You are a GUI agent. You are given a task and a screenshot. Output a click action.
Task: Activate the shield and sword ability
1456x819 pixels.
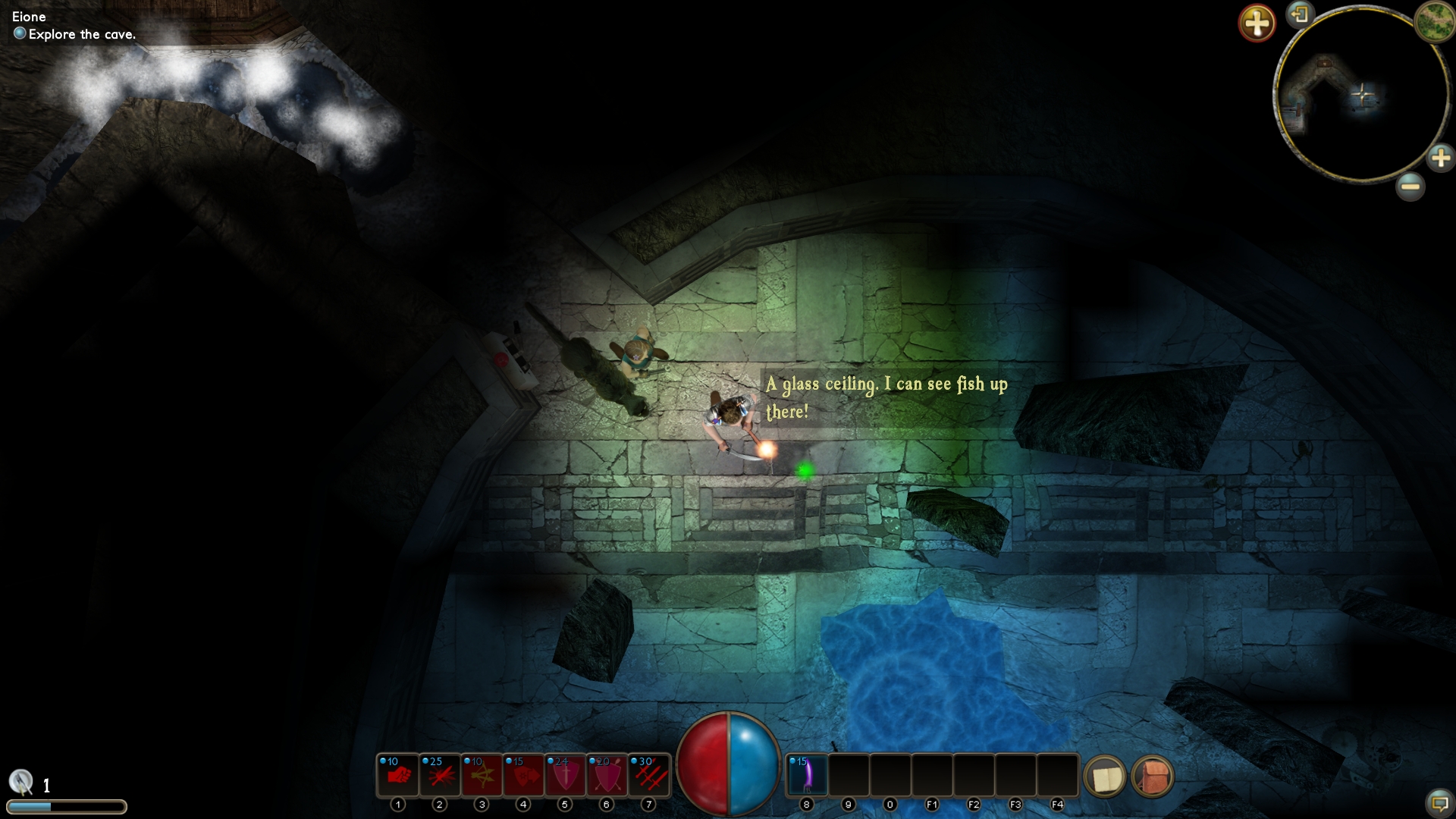click(x=565, y=775)
